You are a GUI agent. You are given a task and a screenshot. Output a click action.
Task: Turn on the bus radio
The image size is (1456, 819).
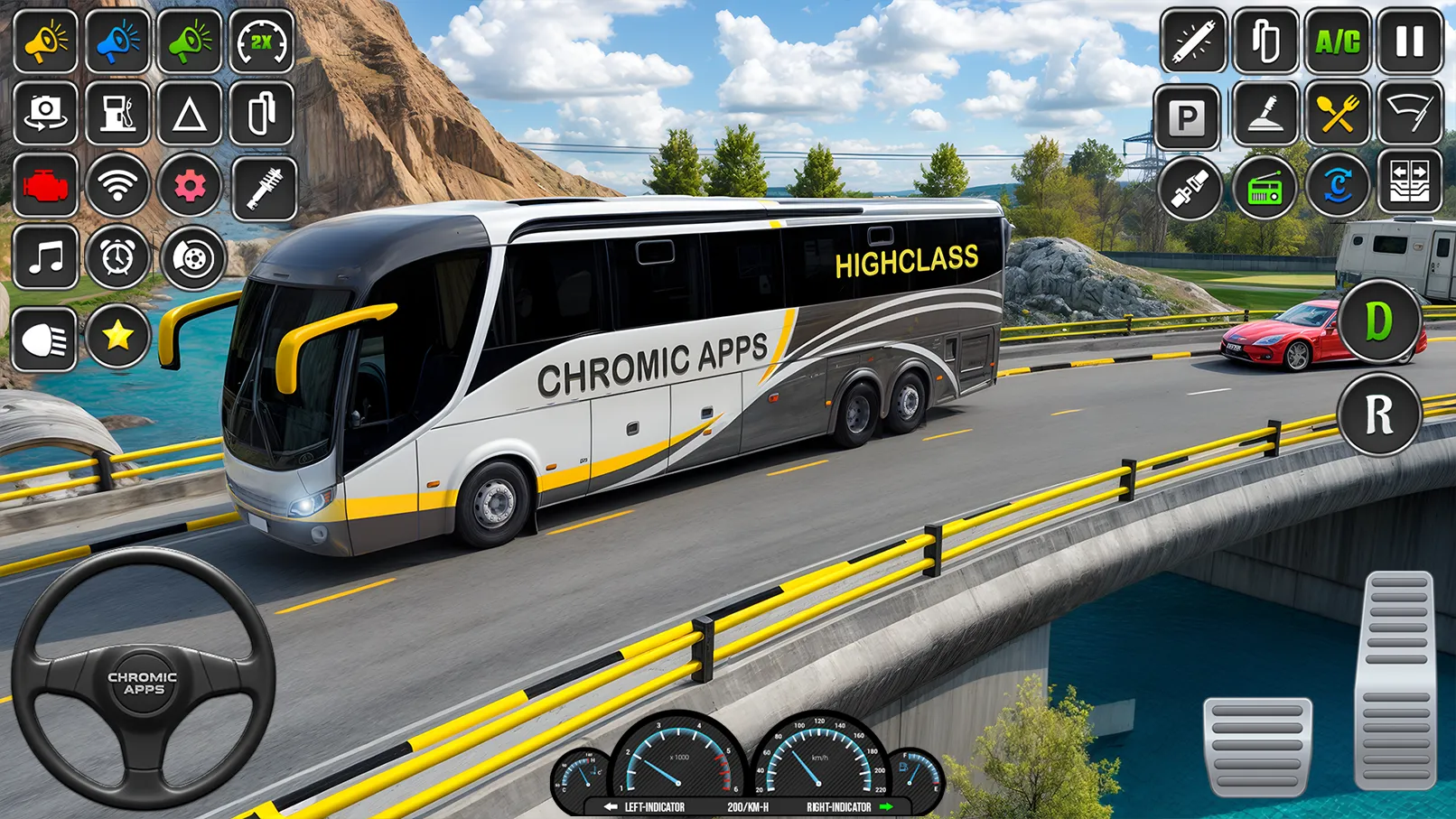(x=1265, y=188)
